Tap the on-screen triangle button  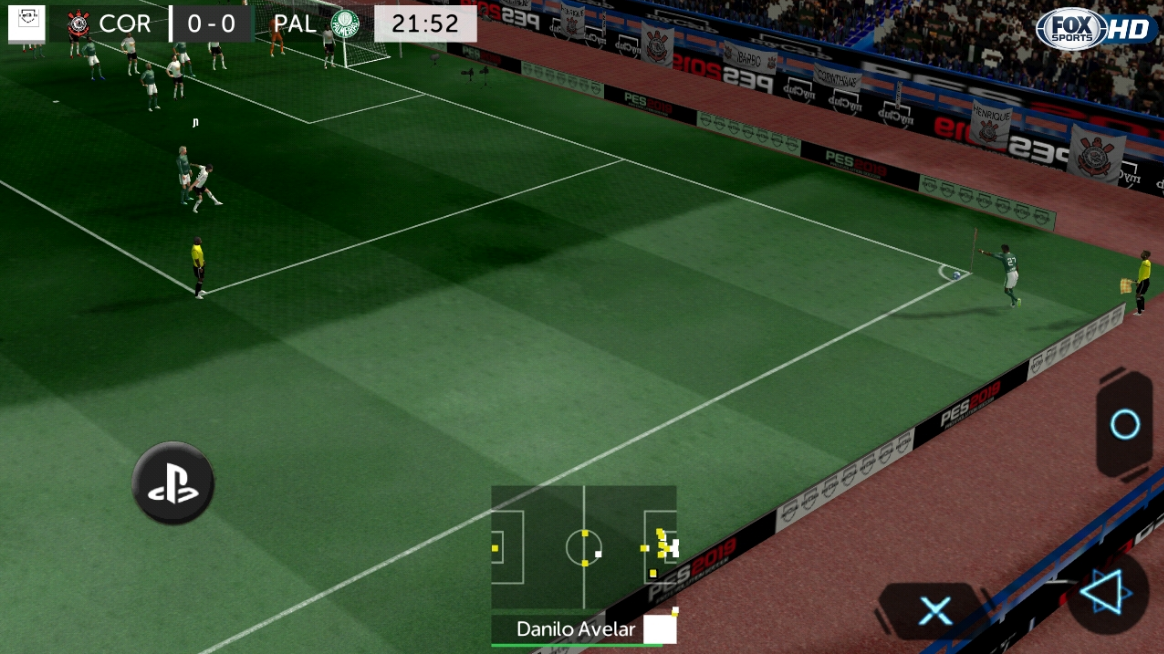(1106, 594)
